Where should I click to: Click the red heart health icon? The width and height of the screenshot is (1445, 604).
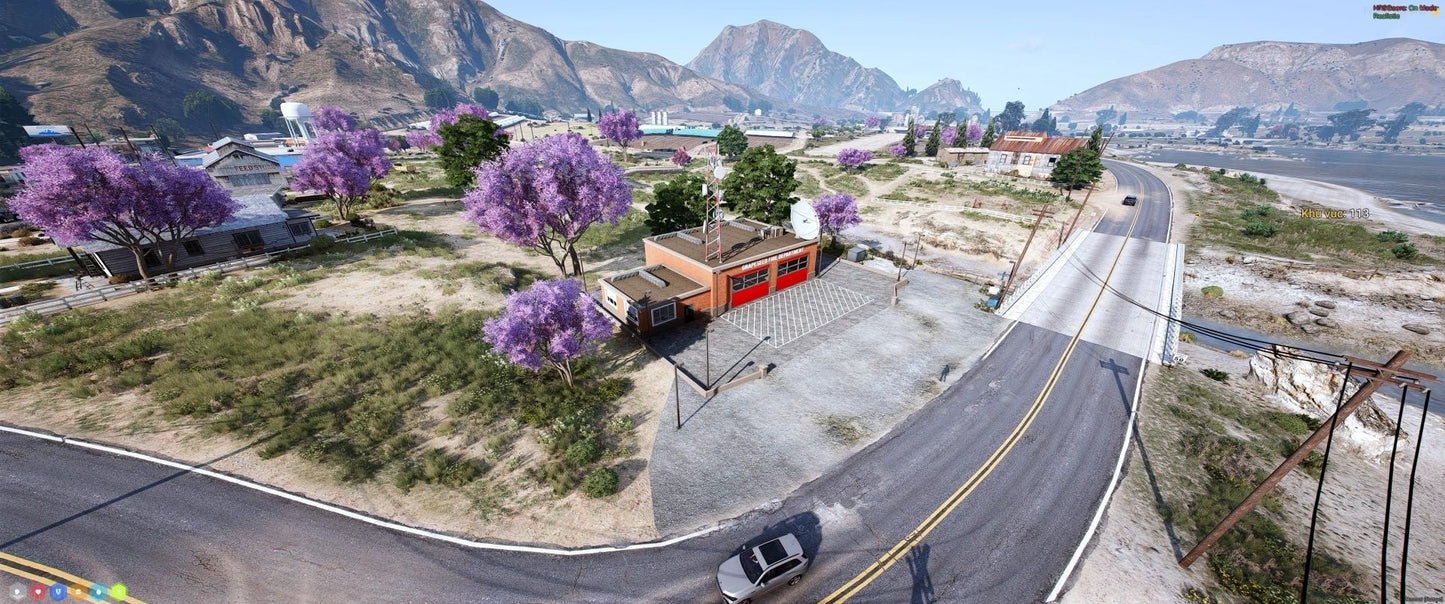[x=38, y=591]
